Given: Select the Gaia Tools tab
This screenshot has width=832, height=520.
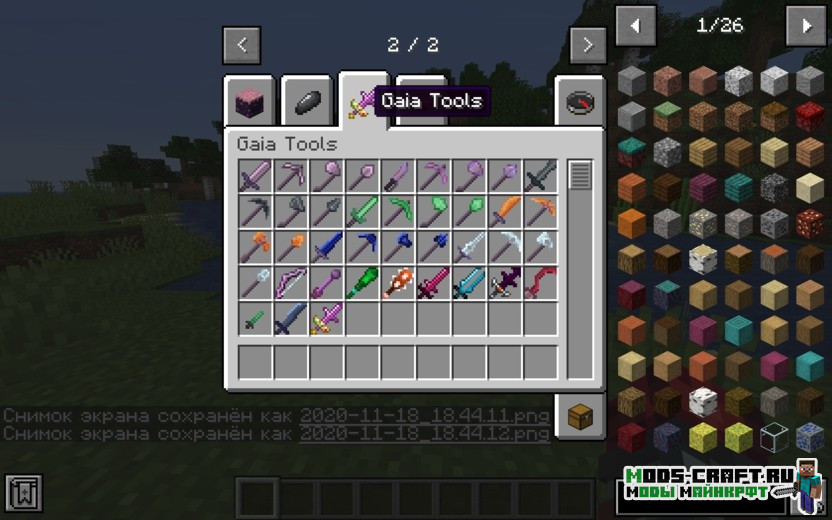Looking at the screenshot, I should pos(362,102).
